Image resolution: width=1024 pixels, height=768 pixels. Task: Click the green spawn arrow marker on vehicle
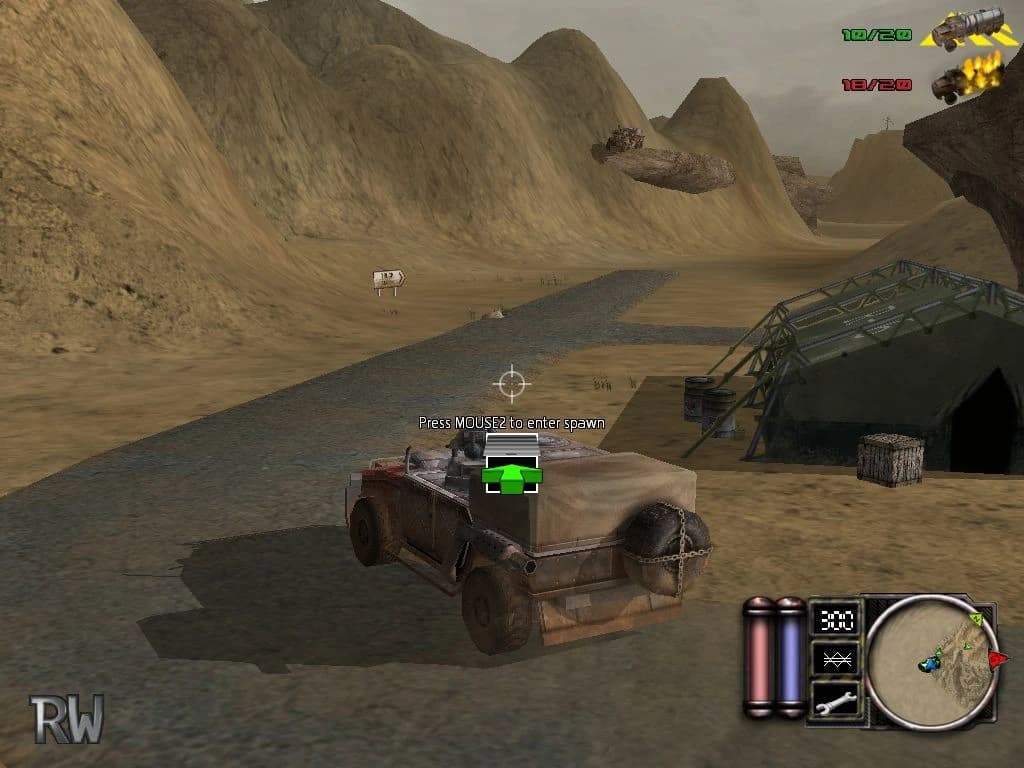pyautogui.click(x=511, y=475)
